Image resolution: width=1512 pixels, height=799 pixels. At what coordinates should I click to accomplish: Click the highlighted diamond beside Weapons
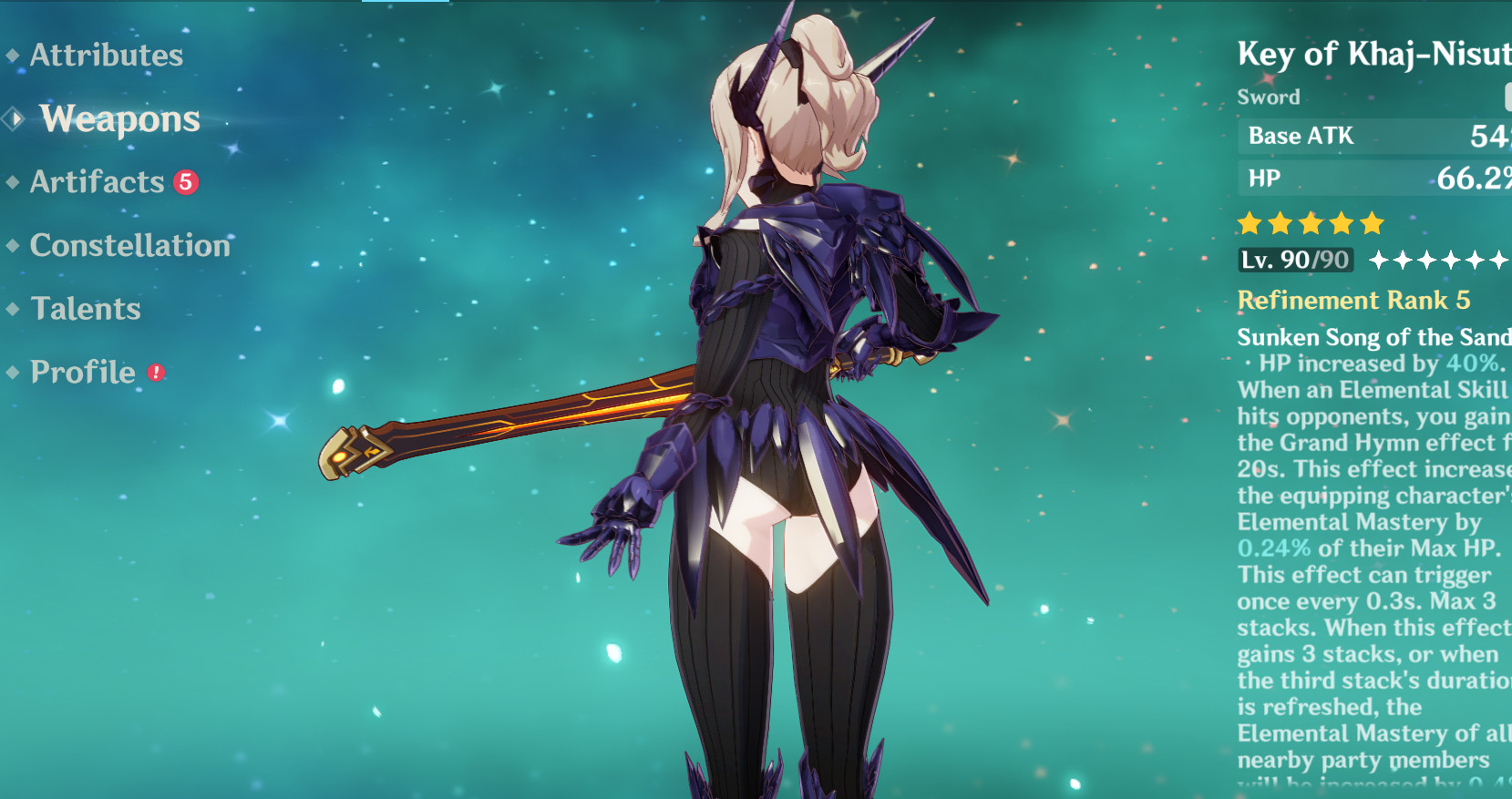11,119
